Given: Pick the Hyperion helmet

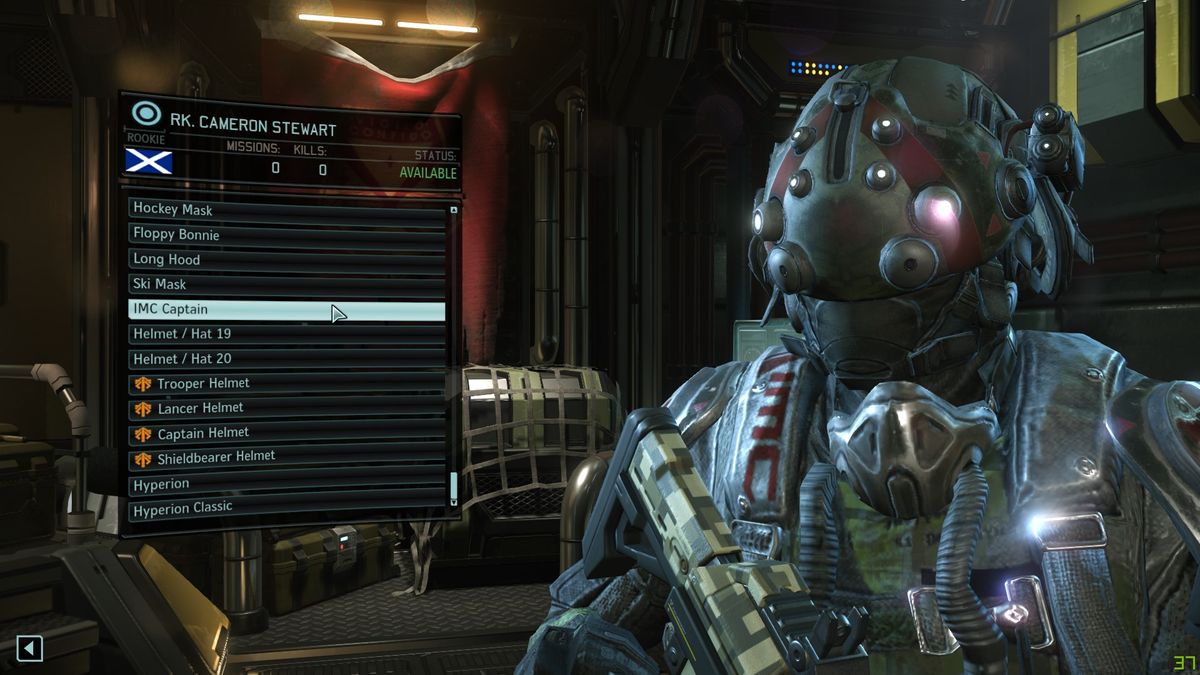Looking at the screenshot, I should click(287, 484).
